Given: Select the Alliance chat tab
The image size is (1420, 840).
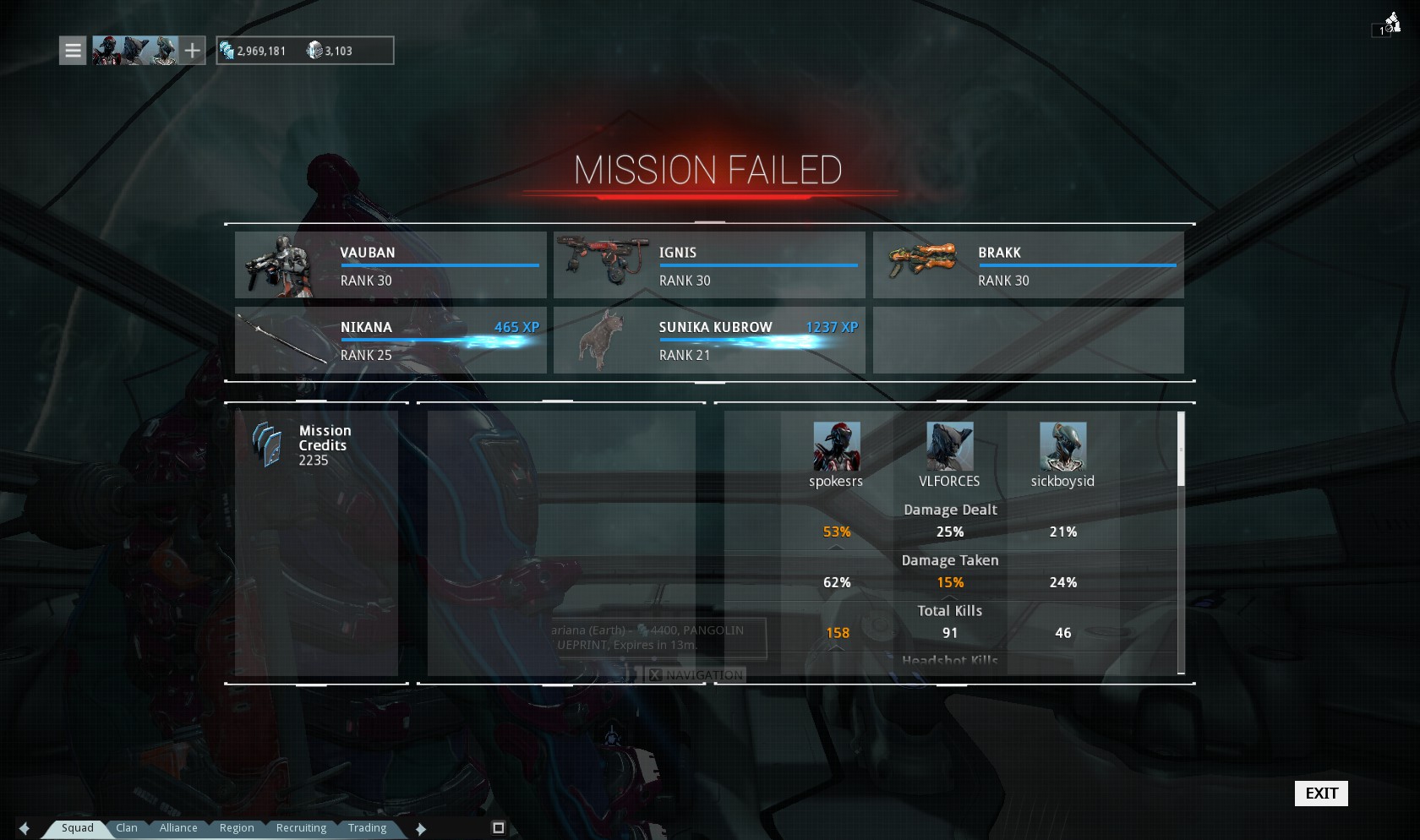Looking at the screenshot, I should pos(178,828).
